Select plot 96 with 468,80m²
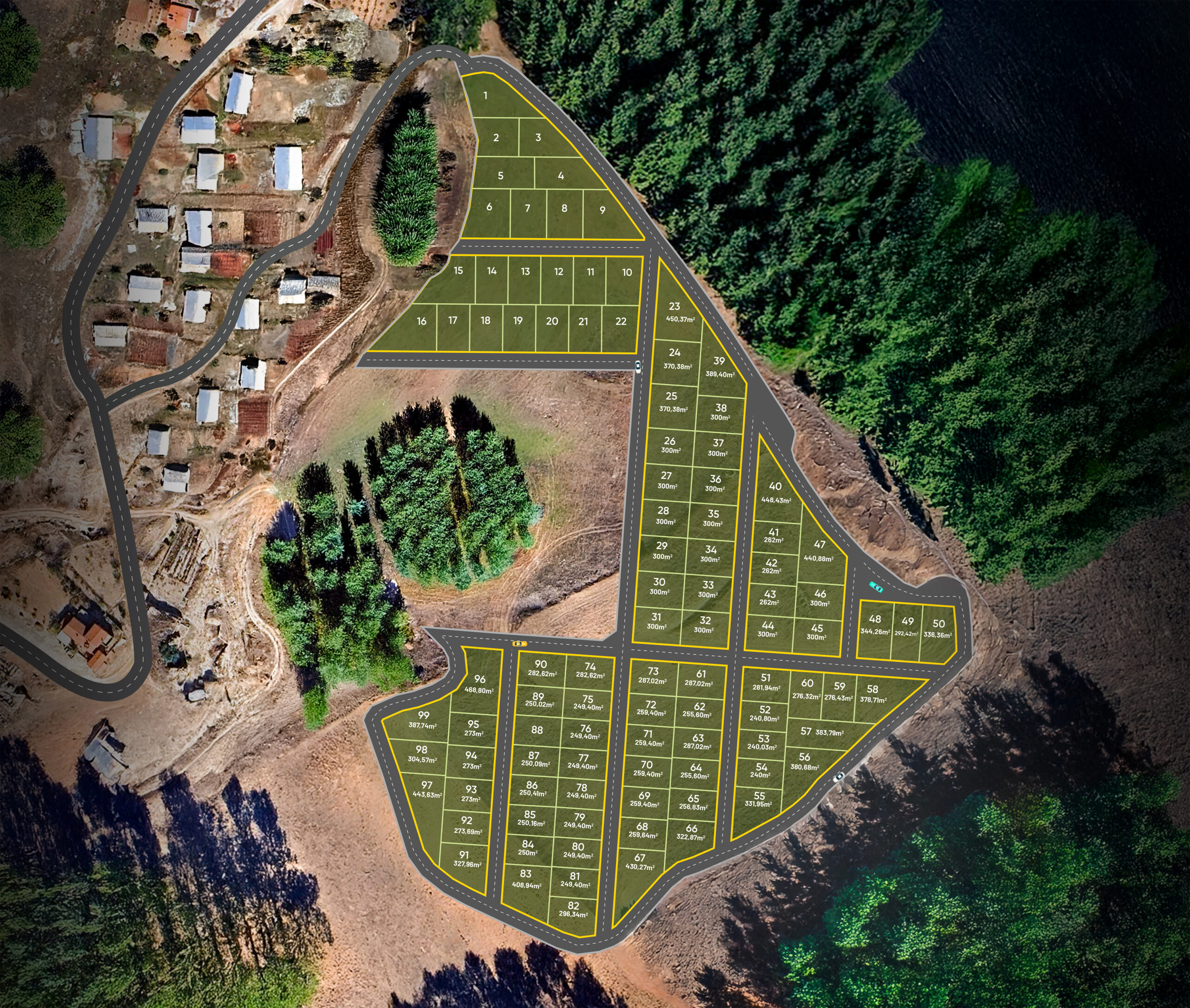The height and width of the screenshot is (1008, 1190). (479, 683)
